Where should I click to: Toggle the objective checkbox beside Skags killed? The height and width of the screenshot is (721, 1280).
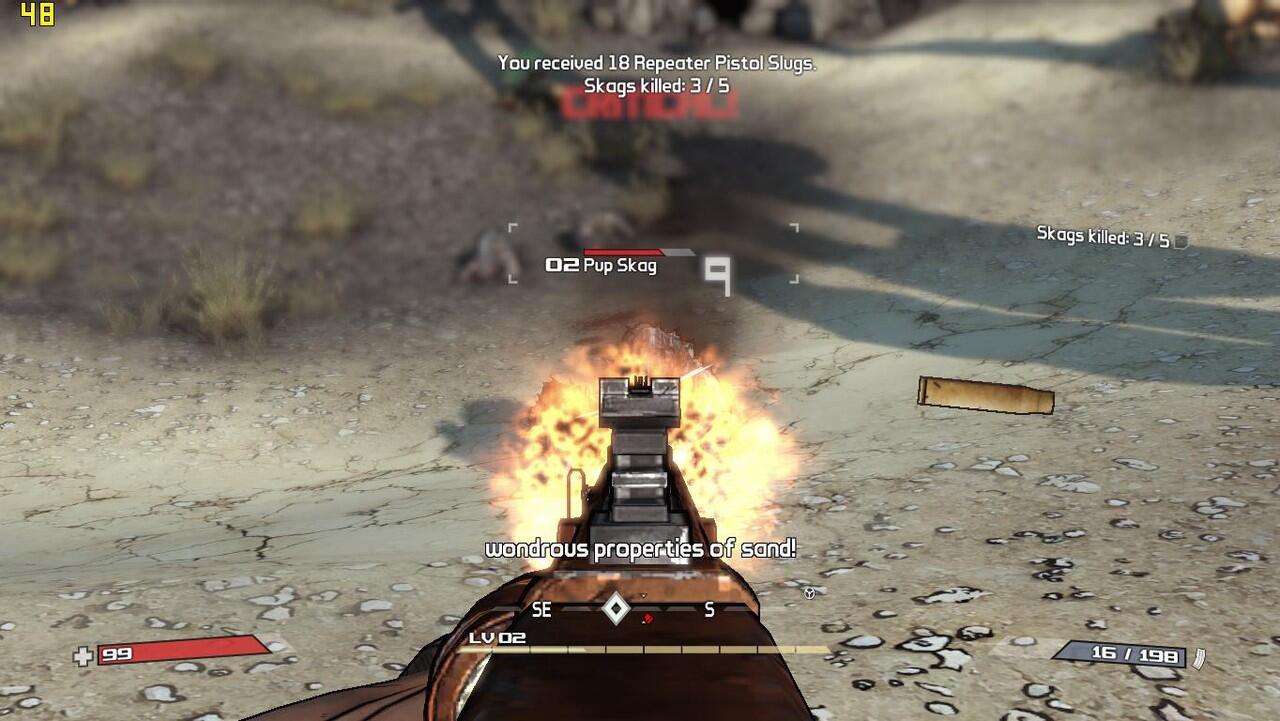coord(1181,241)
